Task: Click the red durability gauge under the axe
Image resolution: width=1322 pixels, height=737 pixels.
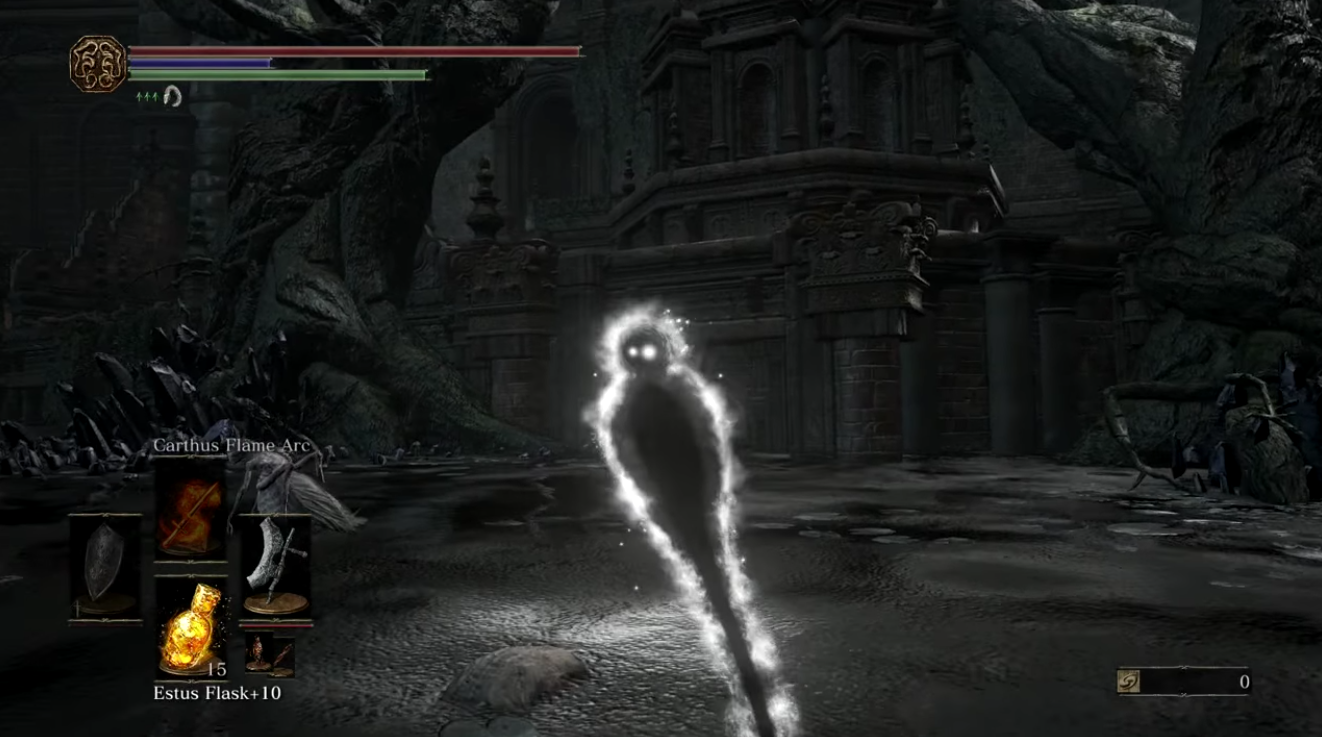Action: click(277, 625)
